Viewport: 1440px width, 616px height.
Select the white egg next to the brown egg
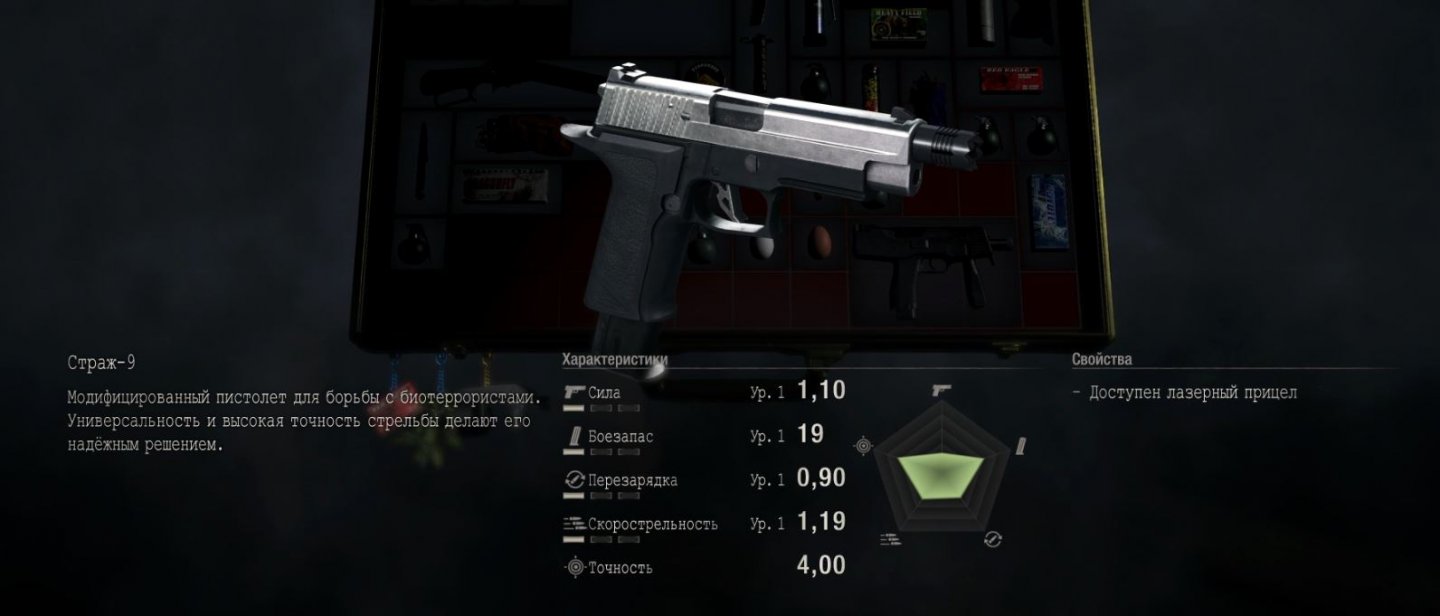click(763, 245)
